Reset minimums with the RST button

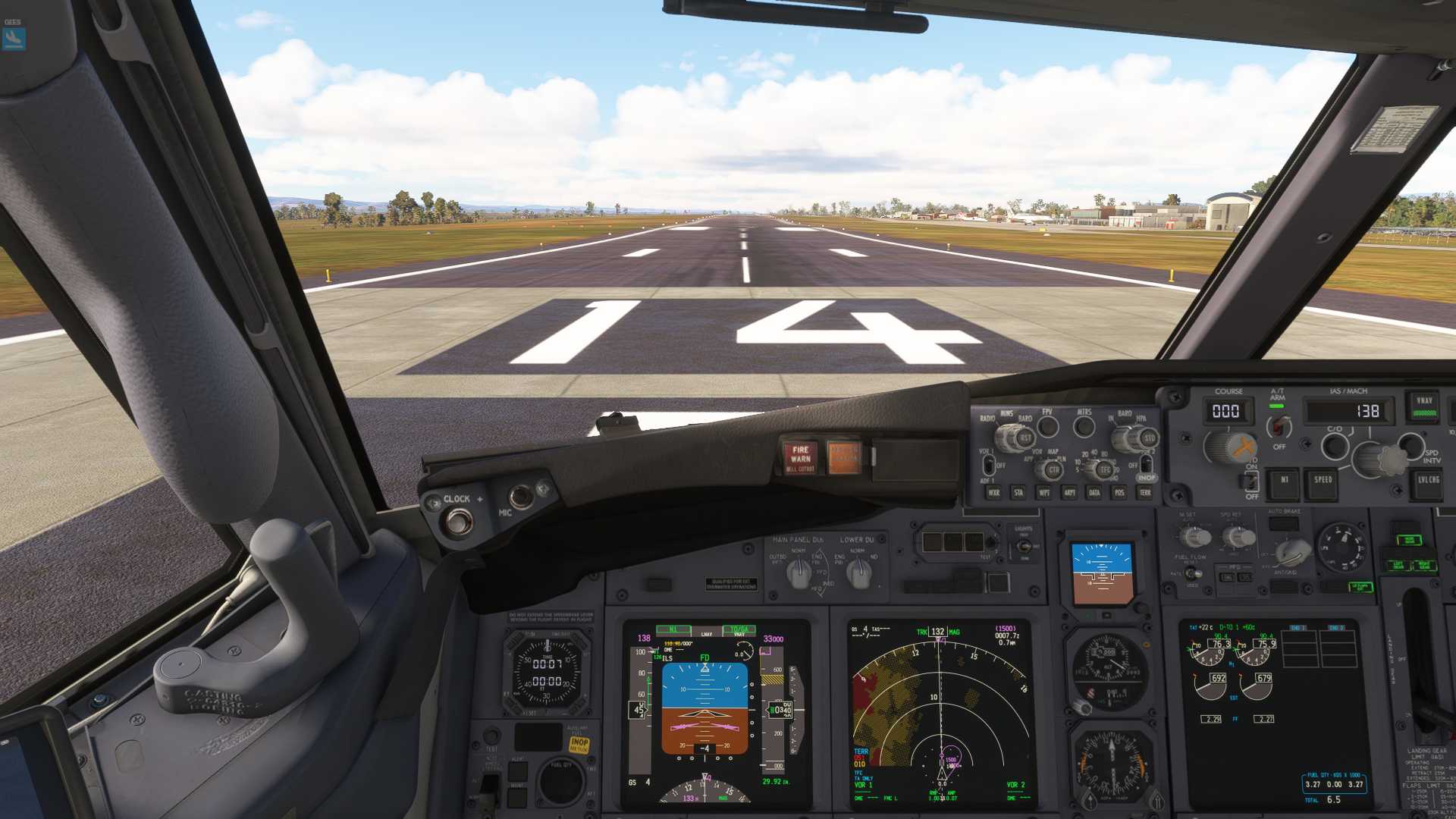[1025, 438]
